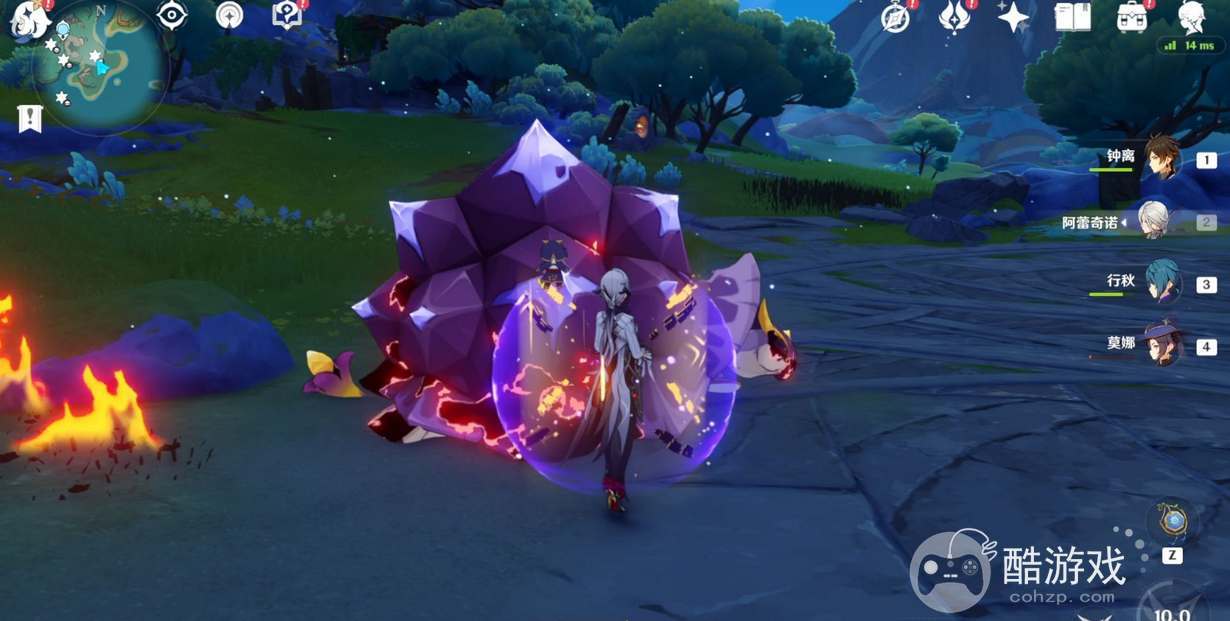
Task: Open the winged battle pass icon
Action: 953,17
